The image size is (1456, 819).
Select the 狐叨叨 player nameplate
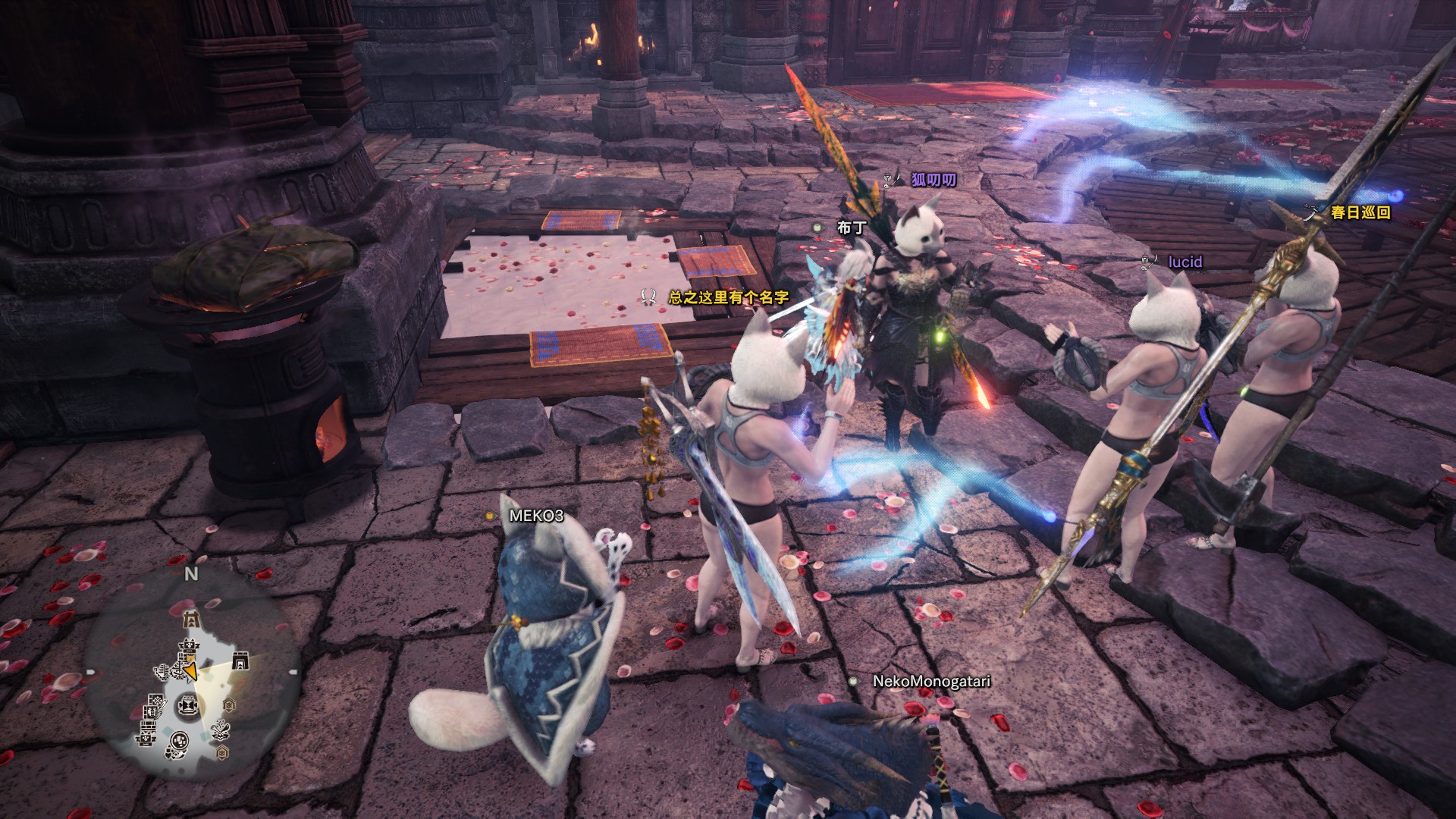[933, 180]
